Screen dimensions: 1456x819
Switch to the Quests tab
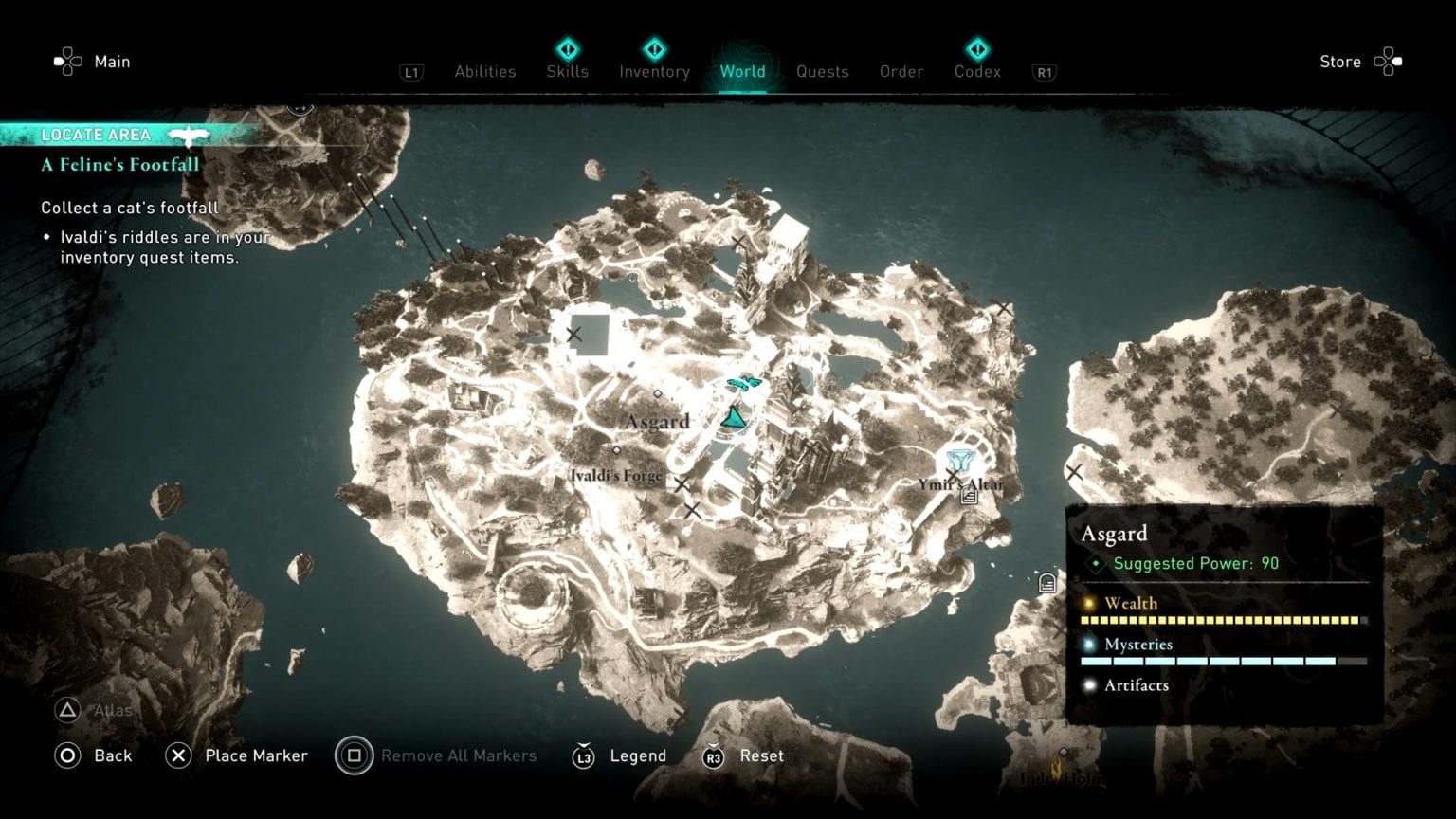pyautogui.click(x=822, y=71)
